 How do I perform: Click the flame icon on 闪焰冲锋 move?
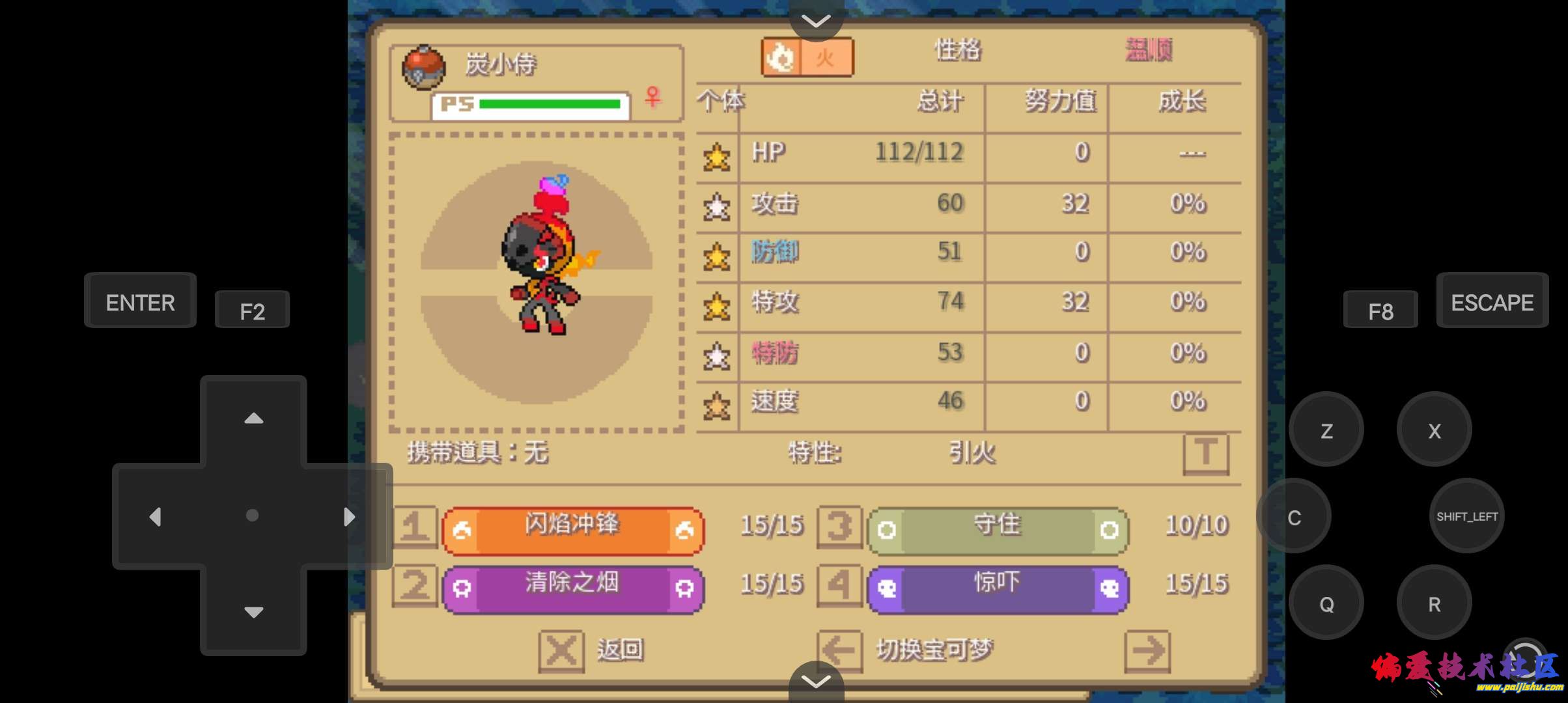tap(462, 529)
